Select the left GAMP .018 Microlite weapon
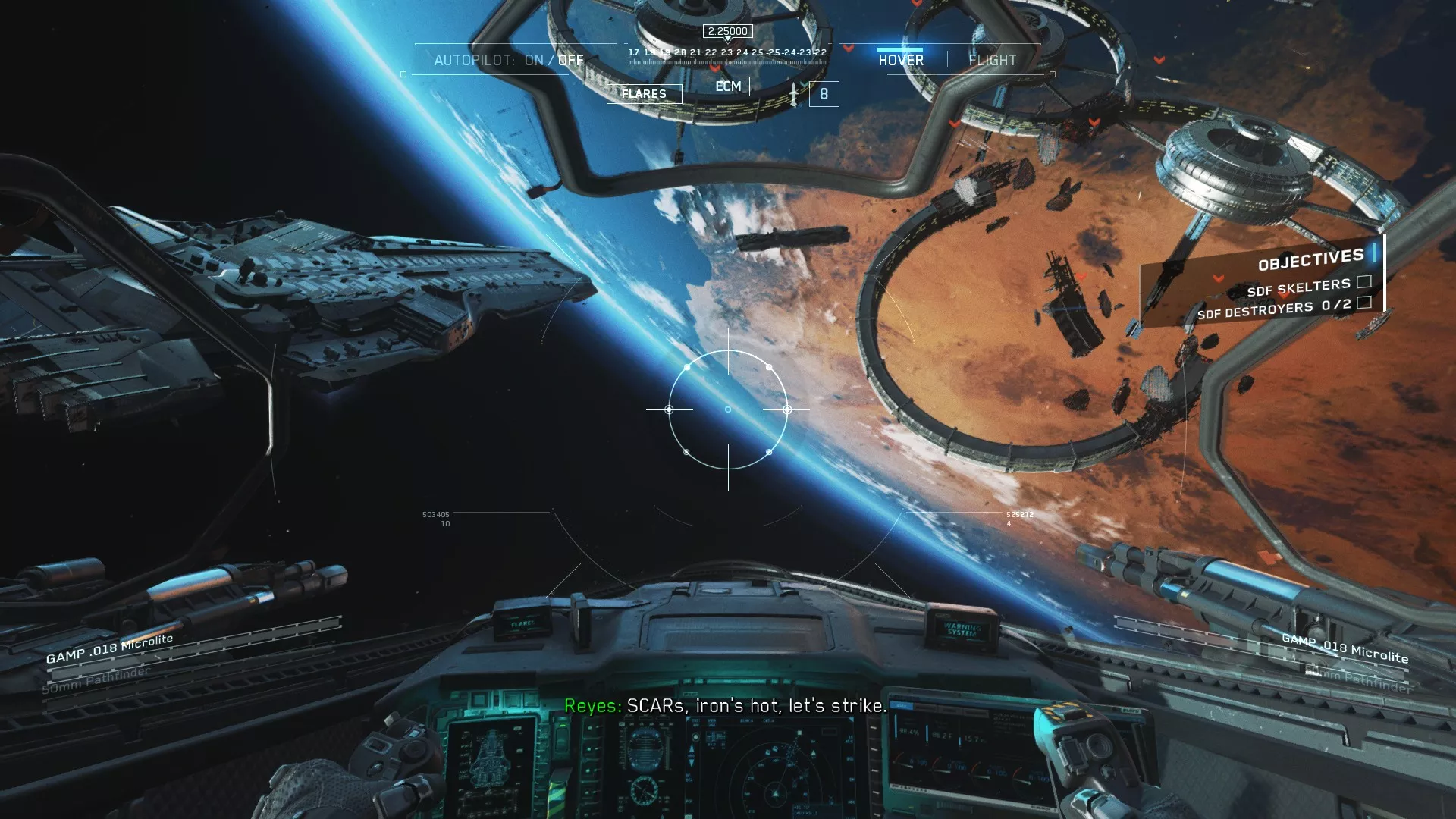This screenshot has height=819, width=1456. (x=109, y=649)
